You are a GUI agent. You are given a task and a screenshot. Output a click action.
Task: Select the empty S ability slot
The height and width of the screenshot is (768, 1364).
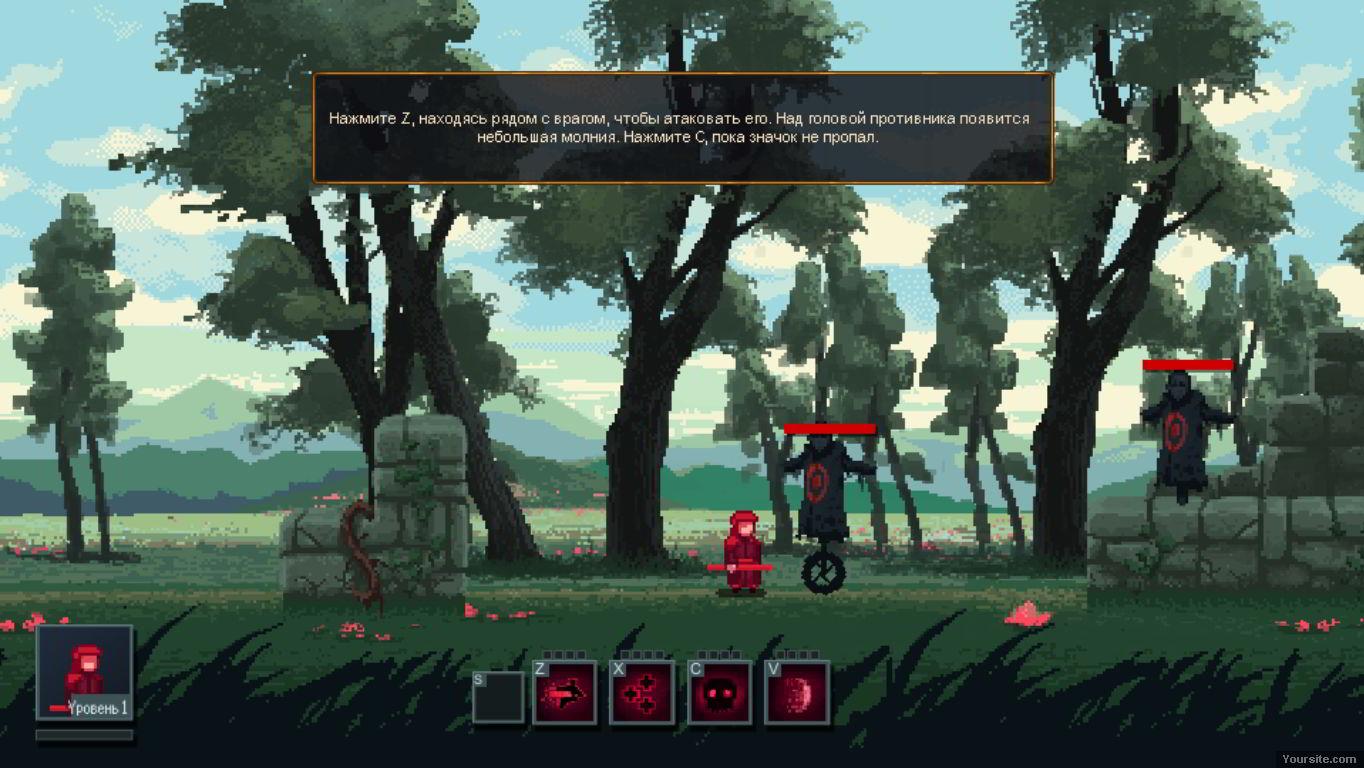click(498, 696)
